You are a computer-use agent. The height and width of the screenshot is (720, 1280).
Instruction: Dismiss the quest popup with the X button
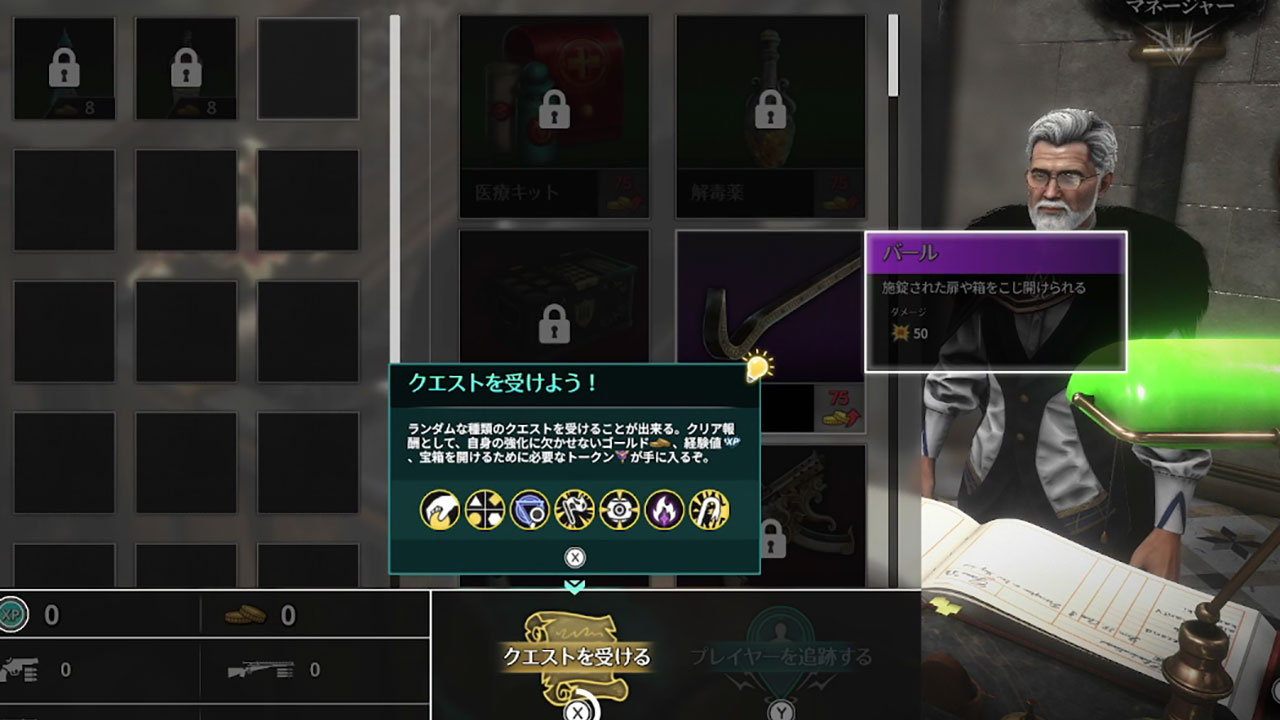pos(575,556)
